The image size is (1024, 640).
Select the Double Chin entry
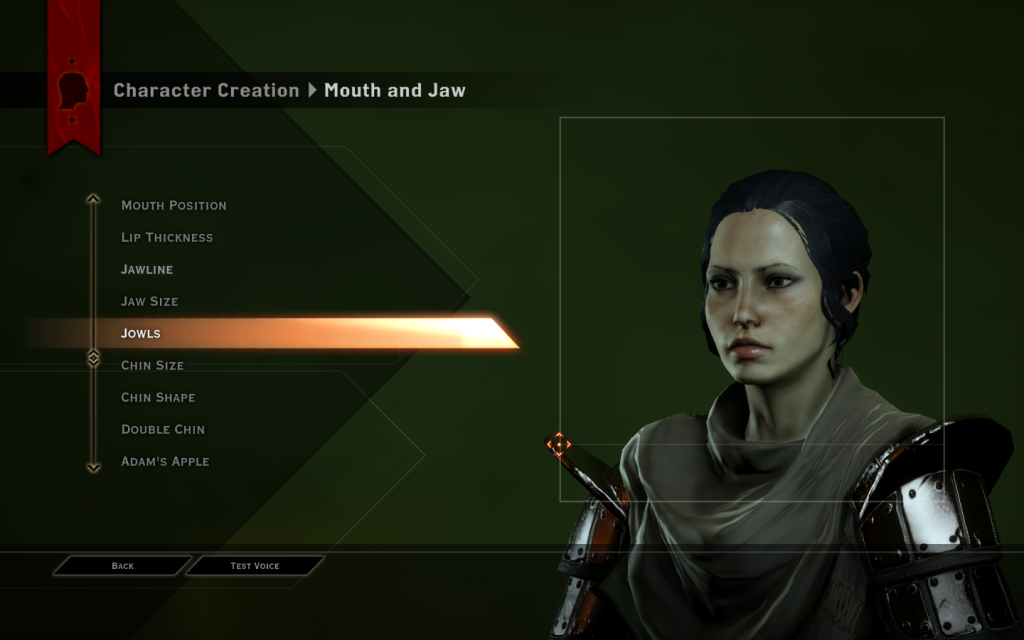163,429
